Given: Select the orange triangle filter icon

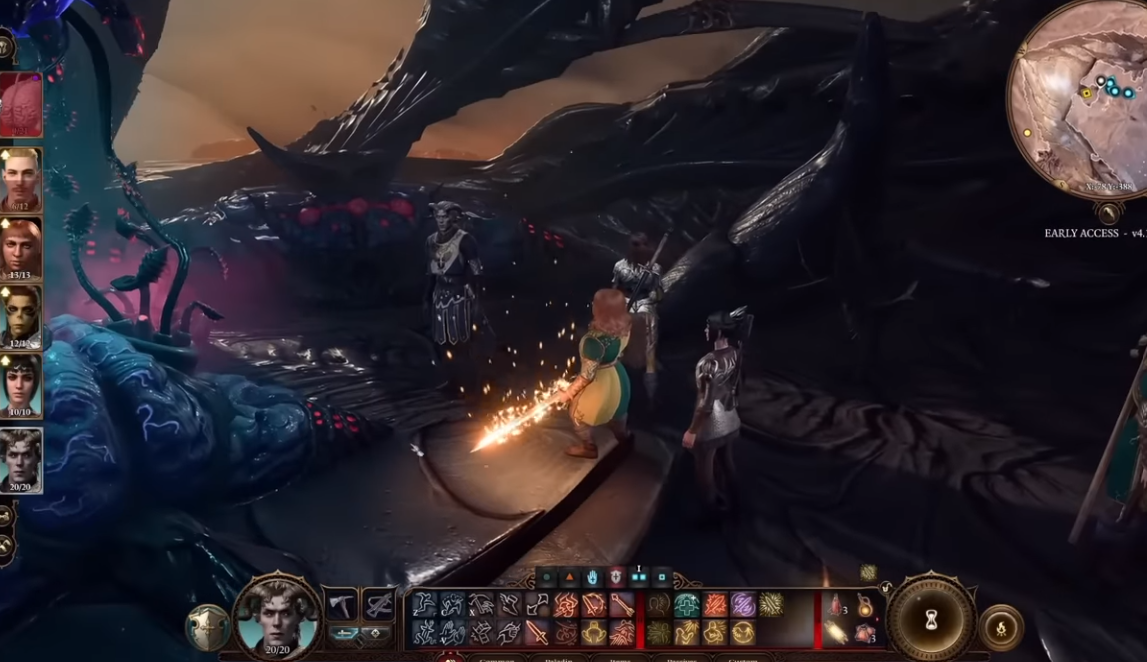Looking at the screenshot, I should pos(569,578).
